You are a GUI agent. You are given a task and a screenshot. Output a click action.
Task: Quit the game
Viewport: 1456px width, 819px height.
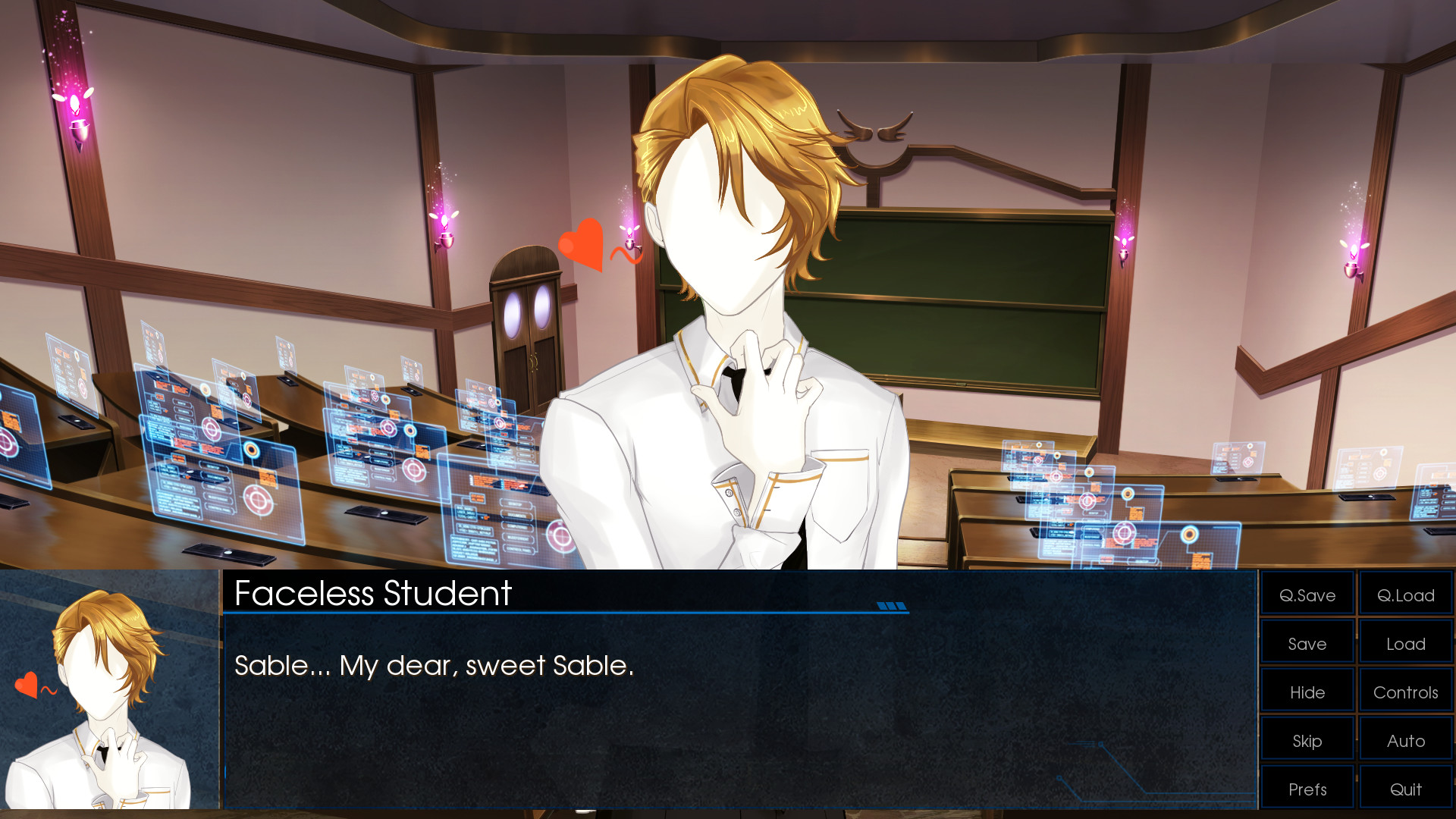point(1405,789)
